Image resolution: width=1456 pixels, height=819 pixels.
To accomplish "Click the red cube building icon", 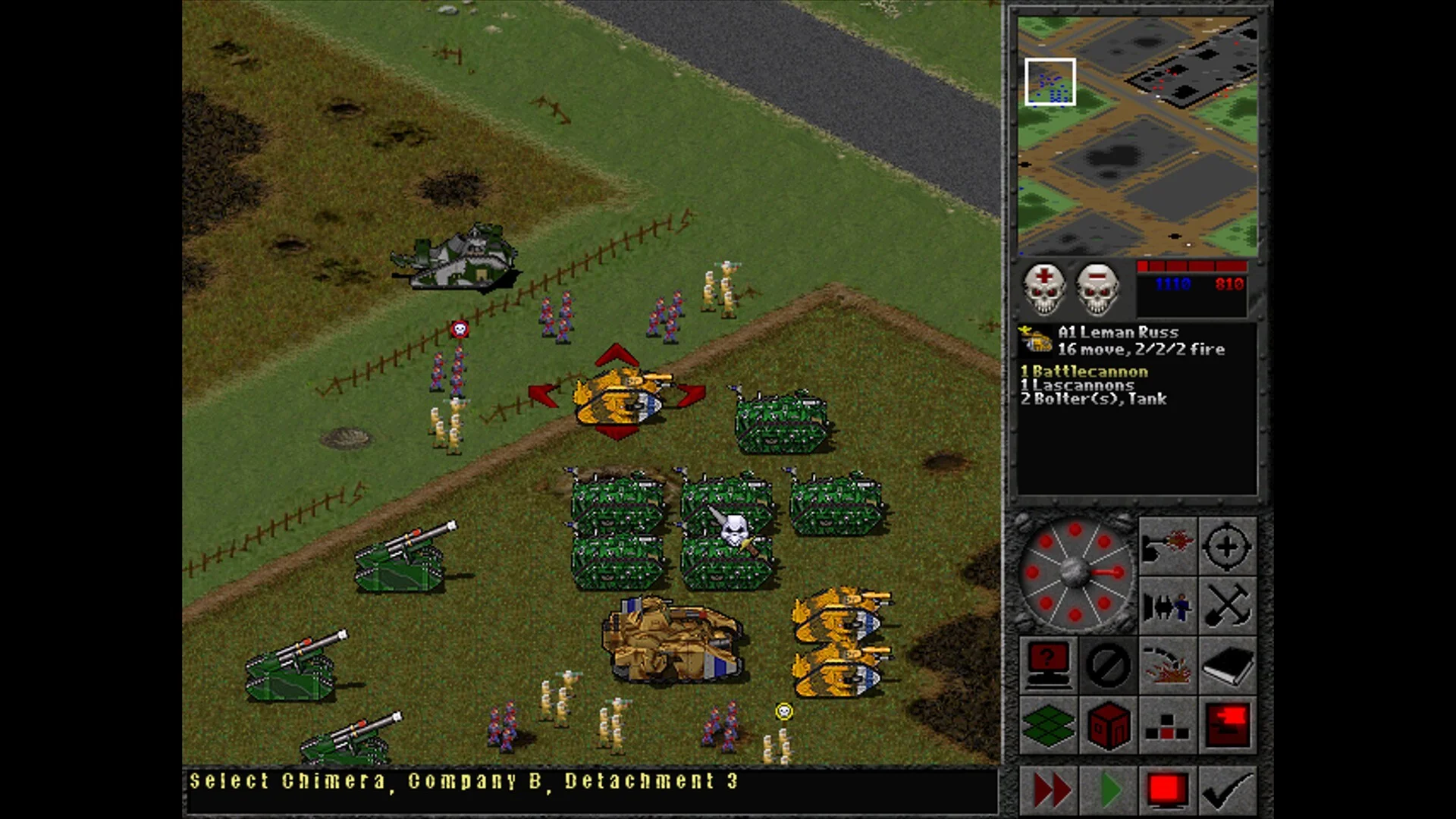I will click(1107, 726).
